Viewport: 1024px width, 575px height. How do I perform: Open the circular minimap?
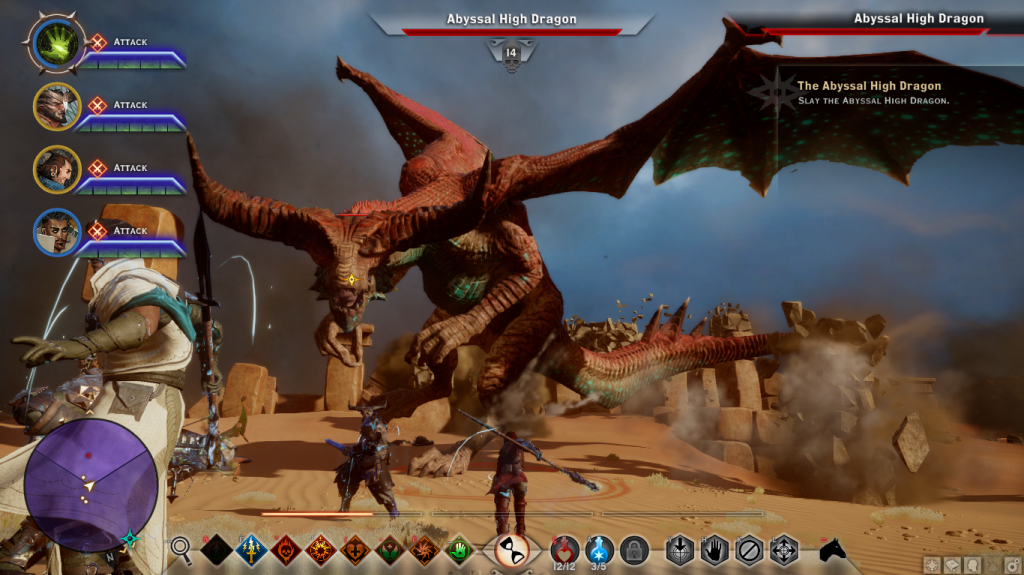[90, 485]
